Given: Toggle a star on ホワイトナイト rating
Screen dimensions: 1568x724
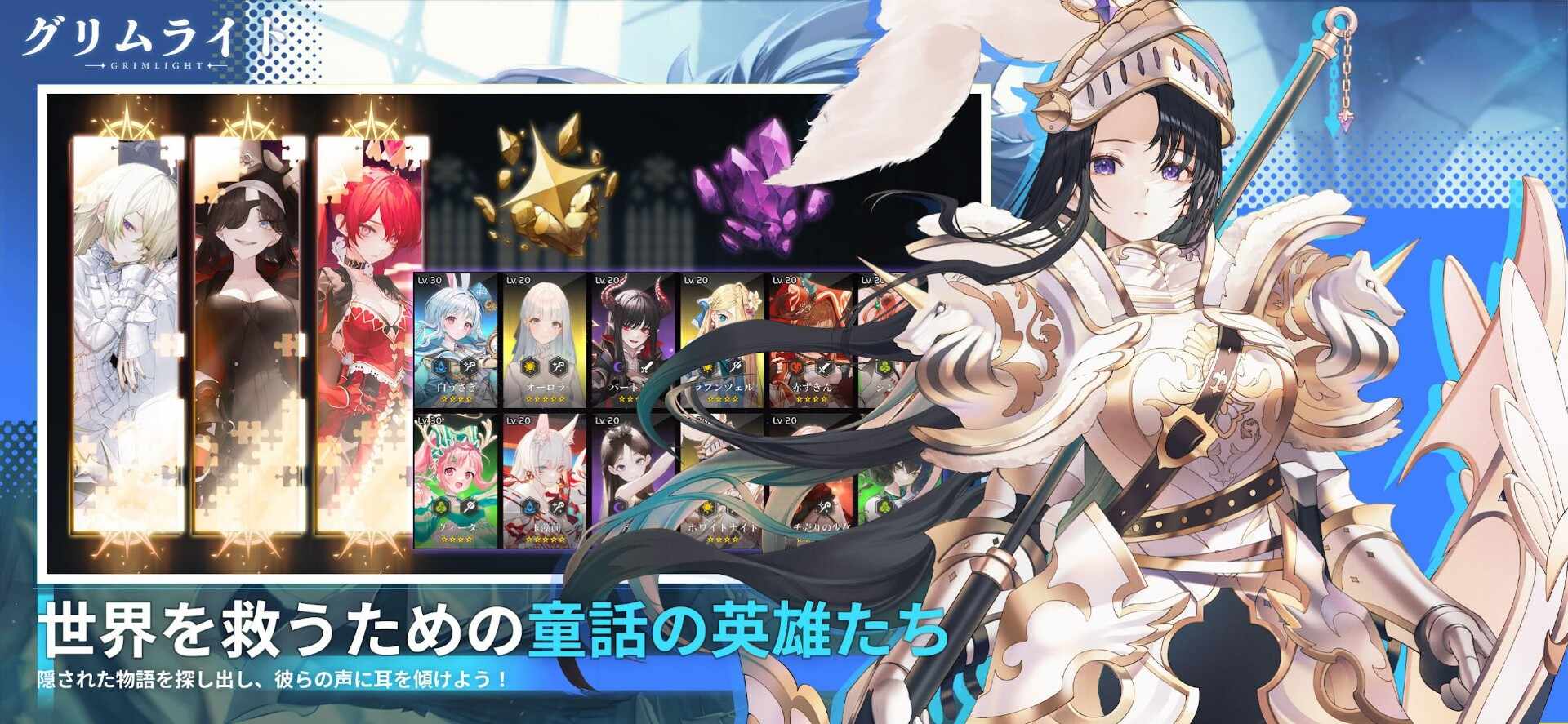Looking at the screenshot, I should point(722,537).
